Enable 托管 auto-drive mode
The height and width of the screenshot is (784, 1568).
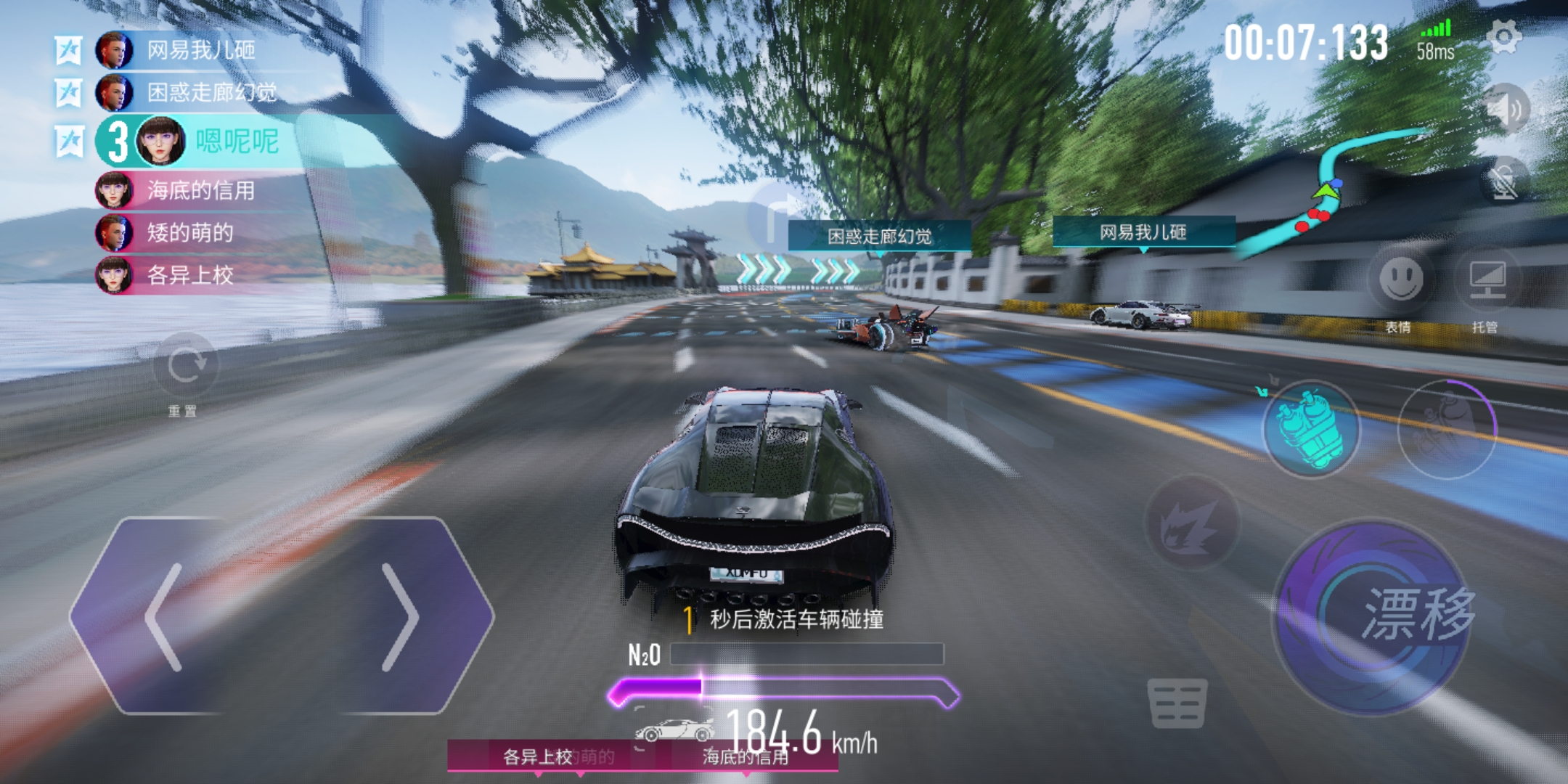click(1487, 279)
